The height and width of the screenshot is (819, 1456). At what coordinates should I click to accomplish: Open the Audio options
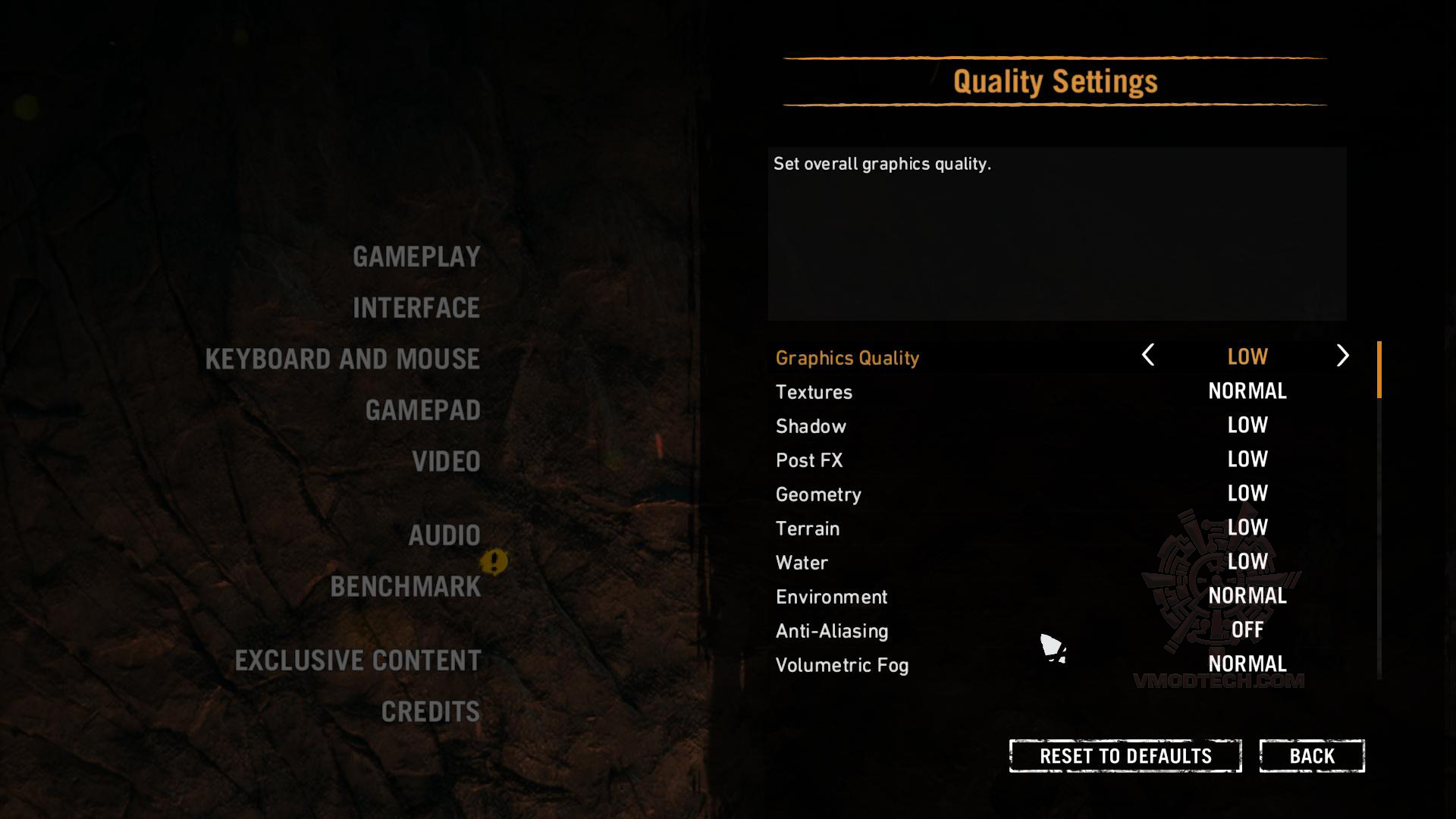(x=444, y=535)
